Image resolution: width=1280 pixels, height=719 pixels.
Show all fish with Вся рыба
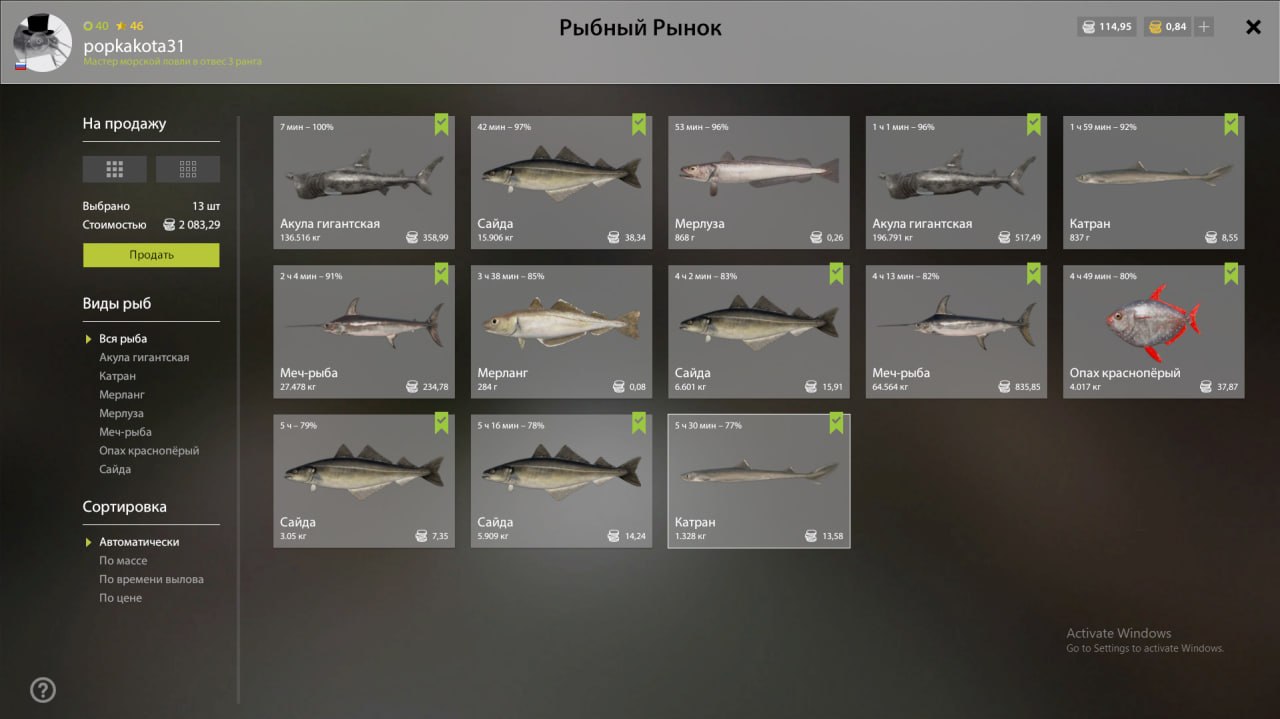click(x=123, y=339)
